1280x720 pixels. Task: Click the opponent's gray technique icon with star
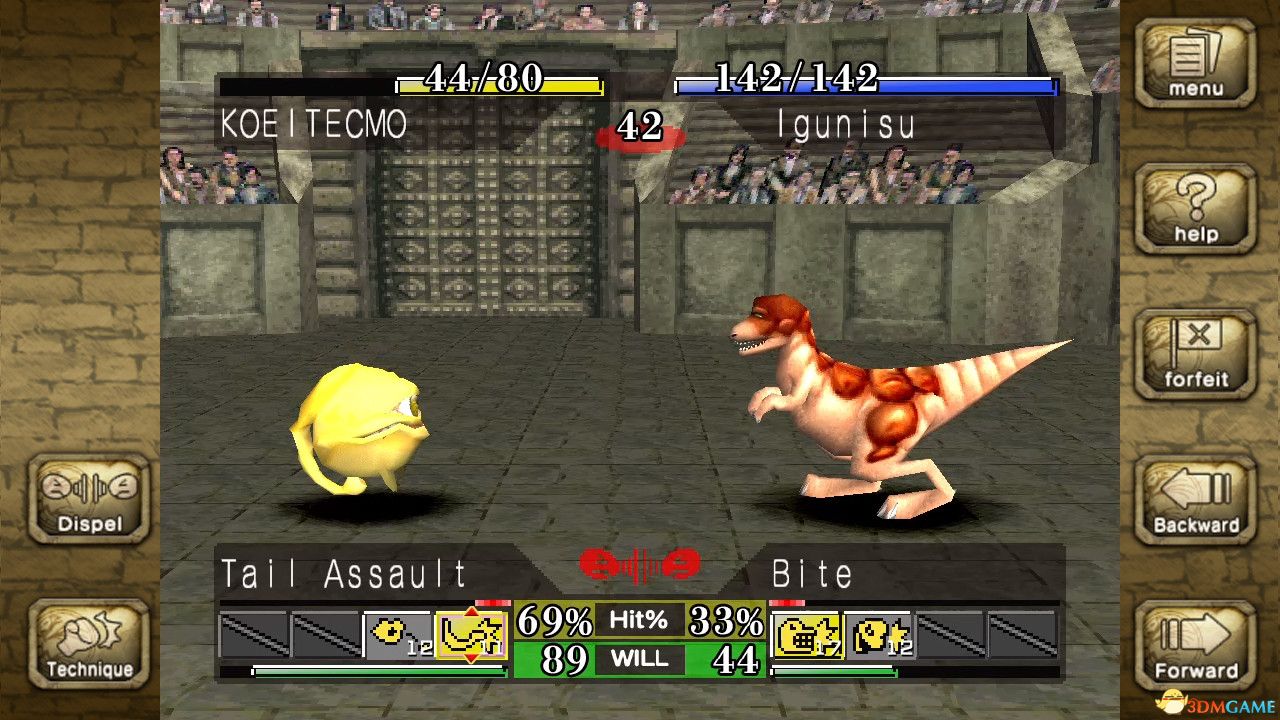tap(879, 635)
